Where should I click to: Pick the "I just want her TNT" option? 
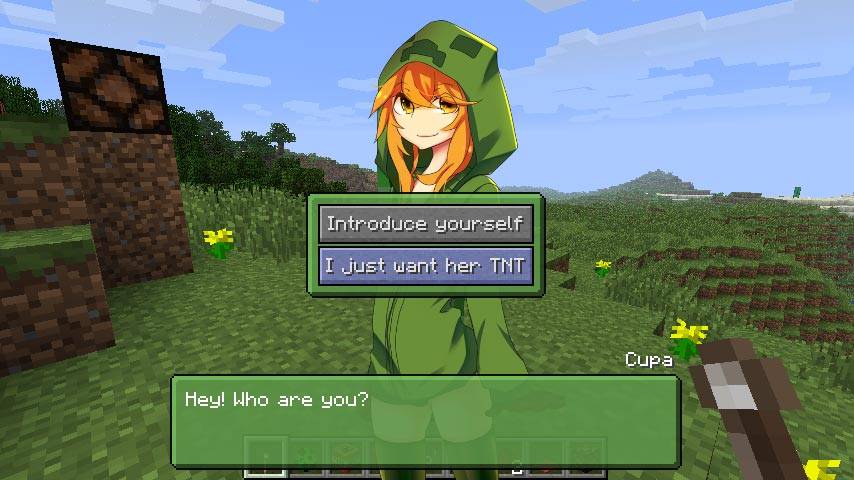click(x=425, y=266)
